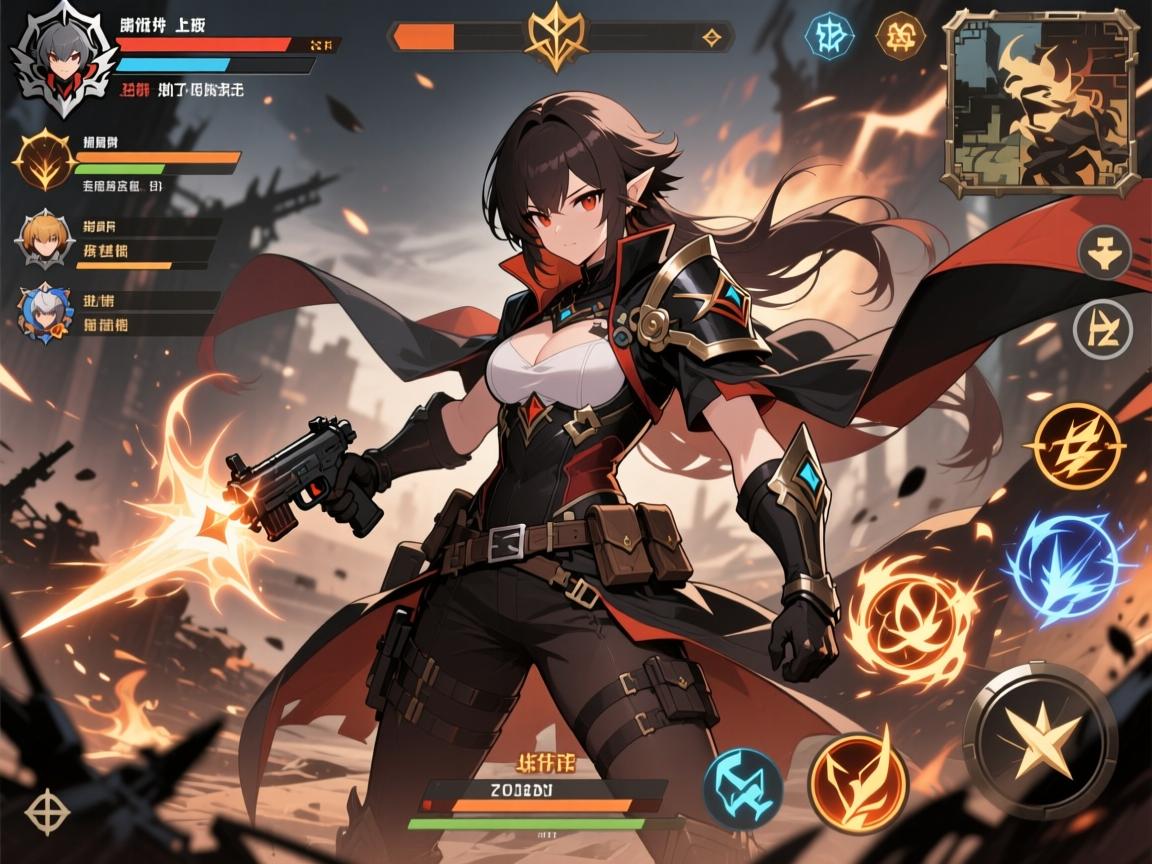
Task: Tap the gray round rune button
Action: tap(1102, 328)
